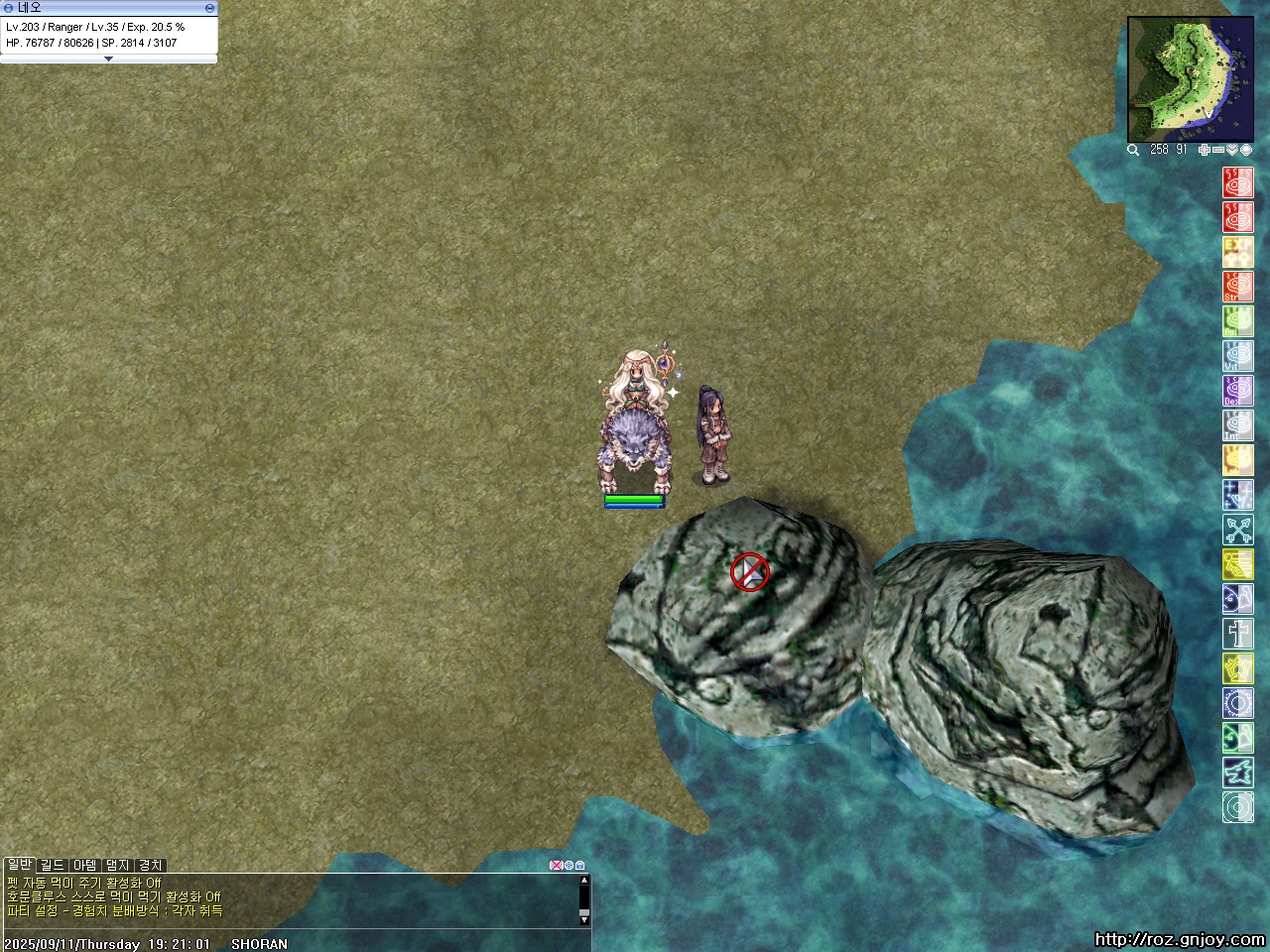Click the minimap
Viewport: 1270px width, 952px height.
[1177, 80]
